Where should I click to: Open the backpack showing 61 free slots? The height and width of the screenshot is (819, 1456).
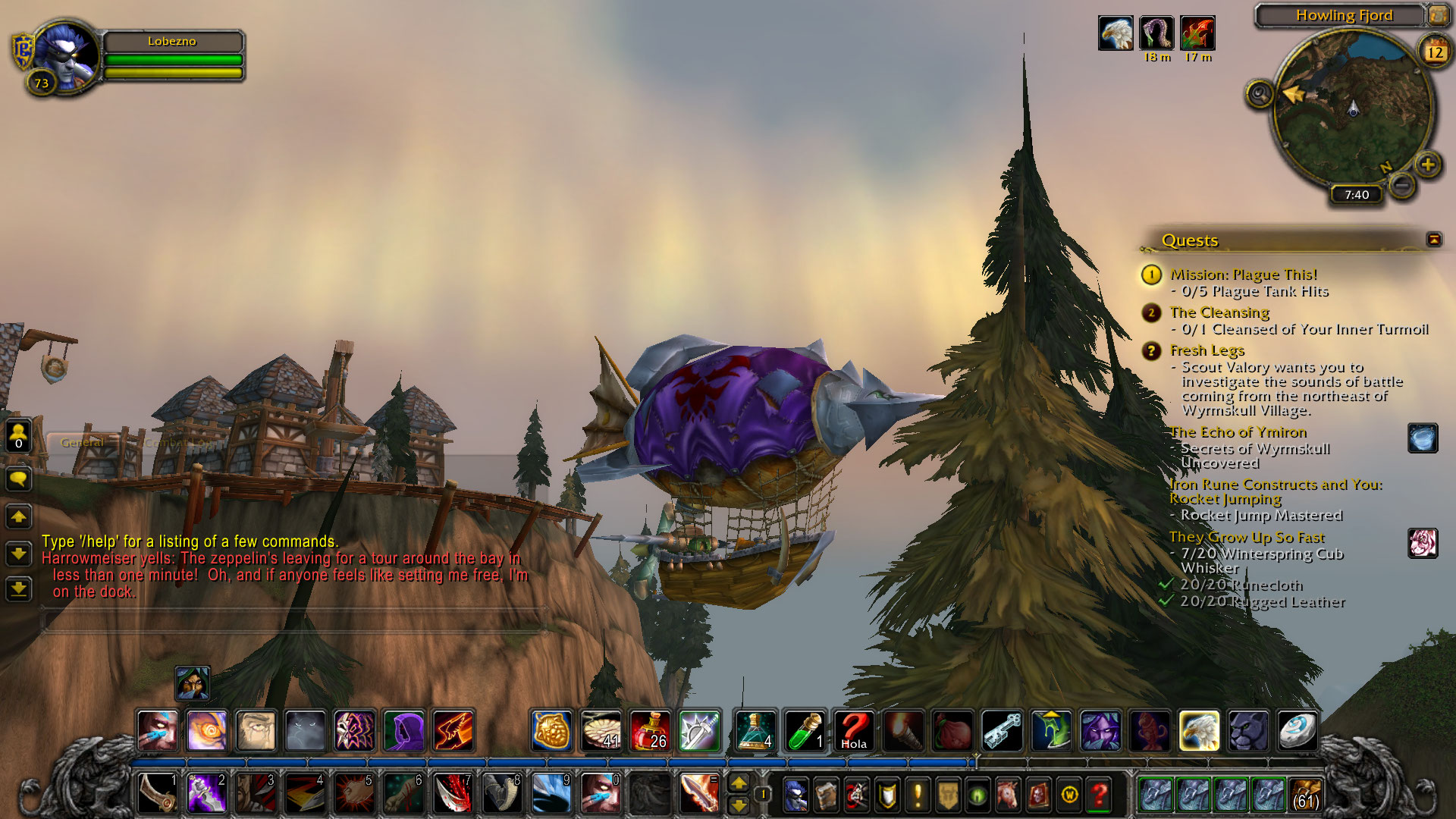(1305, 794)
